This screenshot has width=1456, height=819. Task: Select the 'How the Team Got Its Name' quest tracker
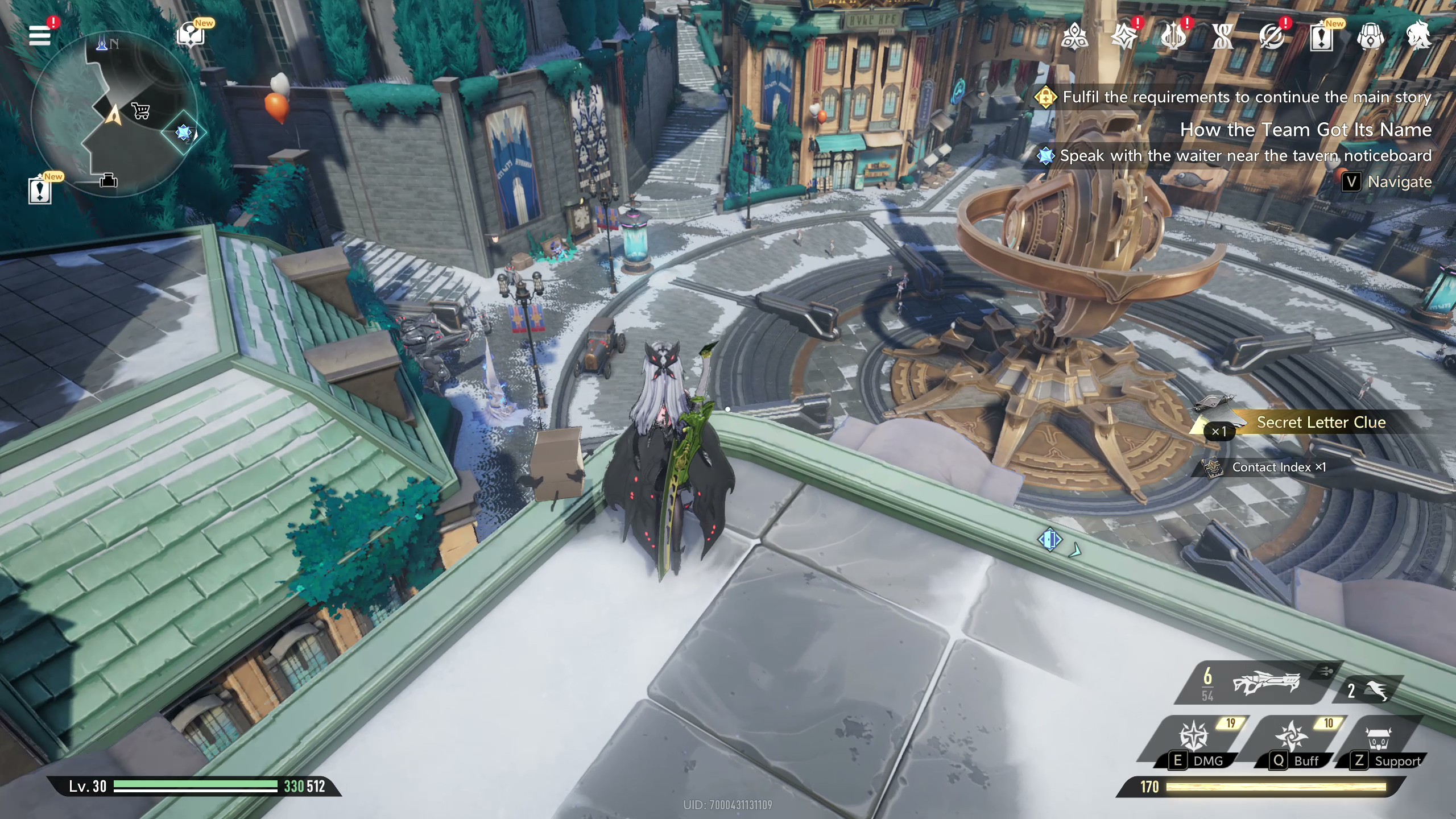coord(1305,130)
